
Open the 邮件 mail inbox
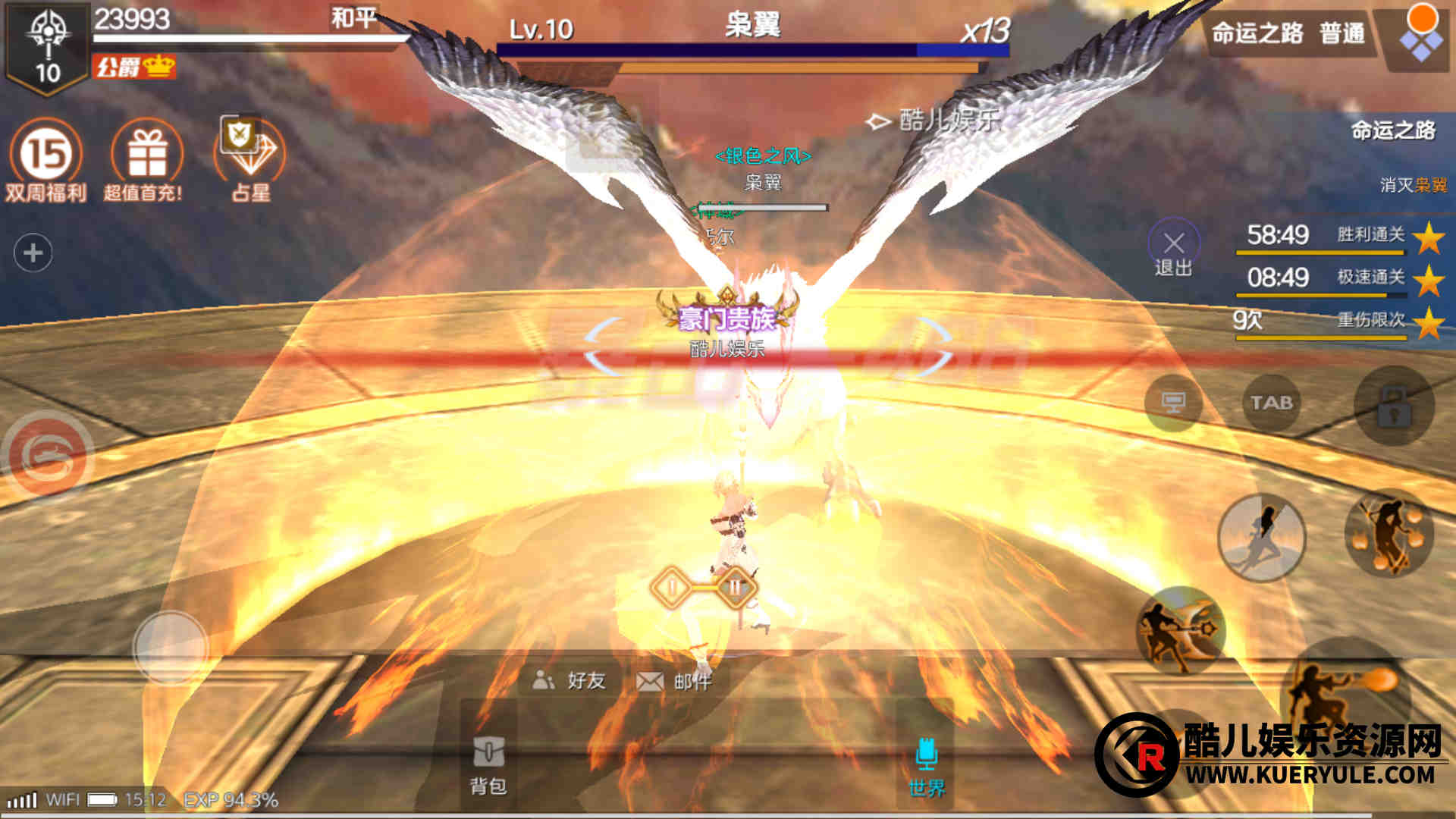point(674,681)
